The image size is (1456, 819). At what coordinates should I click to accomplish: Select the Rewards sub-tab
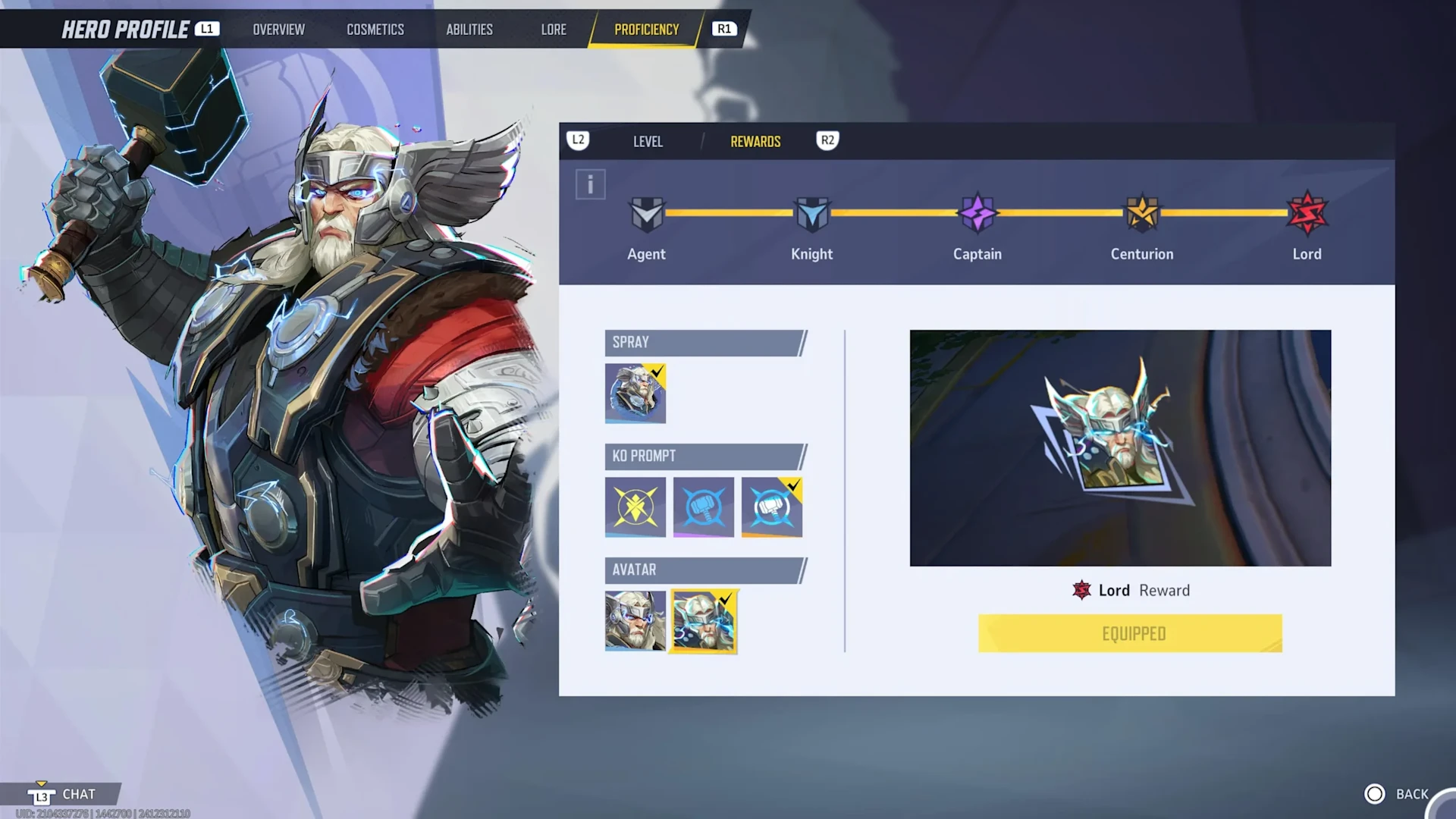point(755,142)
